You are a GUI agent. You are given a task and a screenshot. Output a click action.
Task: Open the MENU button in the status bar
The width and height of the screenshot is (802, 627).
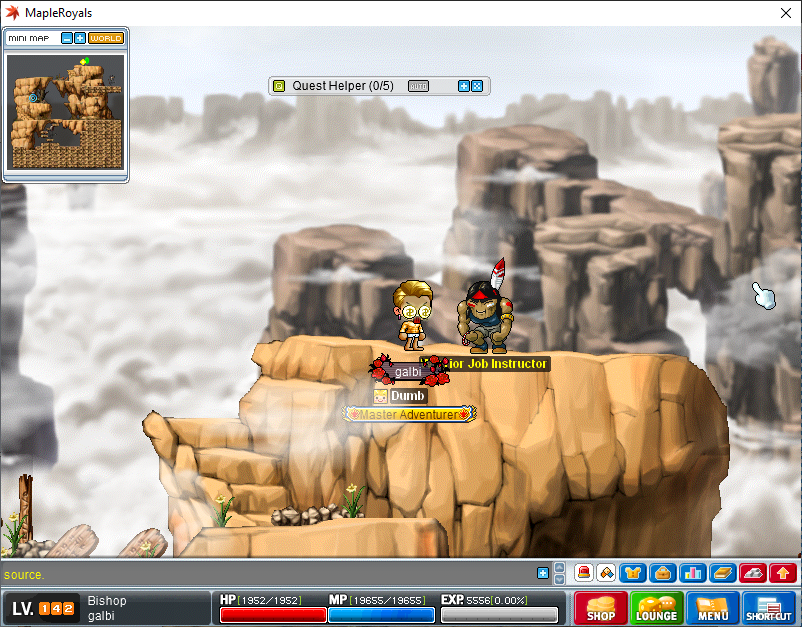[713, 608]
